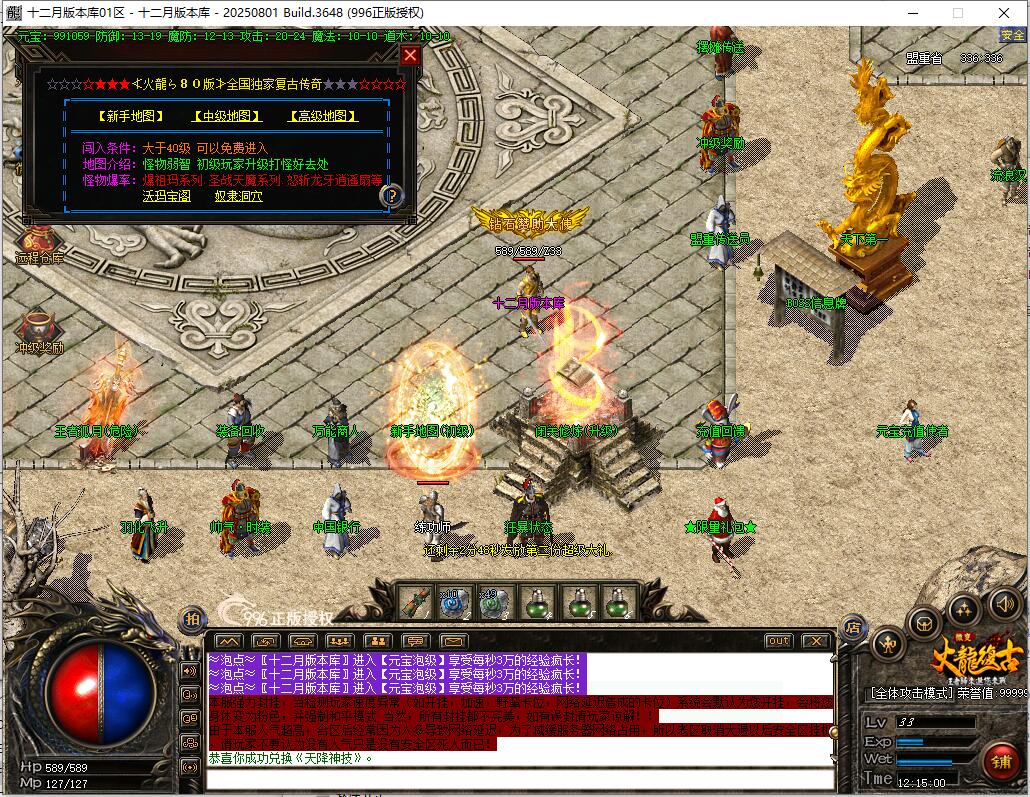Click the 全体攻击模式 attack mode label
Image resolution: width=1030 pixels, height=797 pixels.
tap(913, 692)
